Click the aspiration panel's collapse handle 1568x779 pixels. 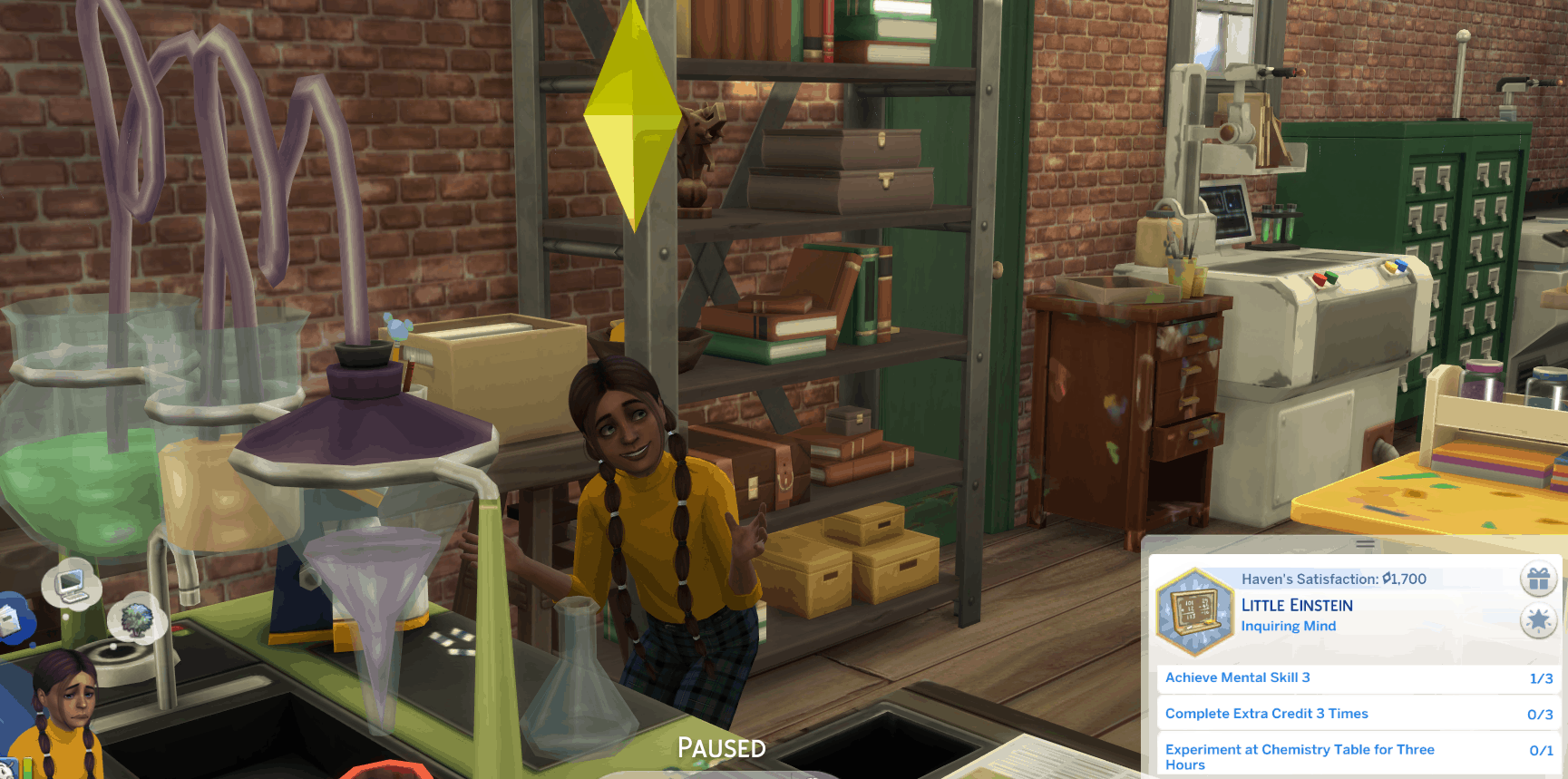[x=1365, y=544]
